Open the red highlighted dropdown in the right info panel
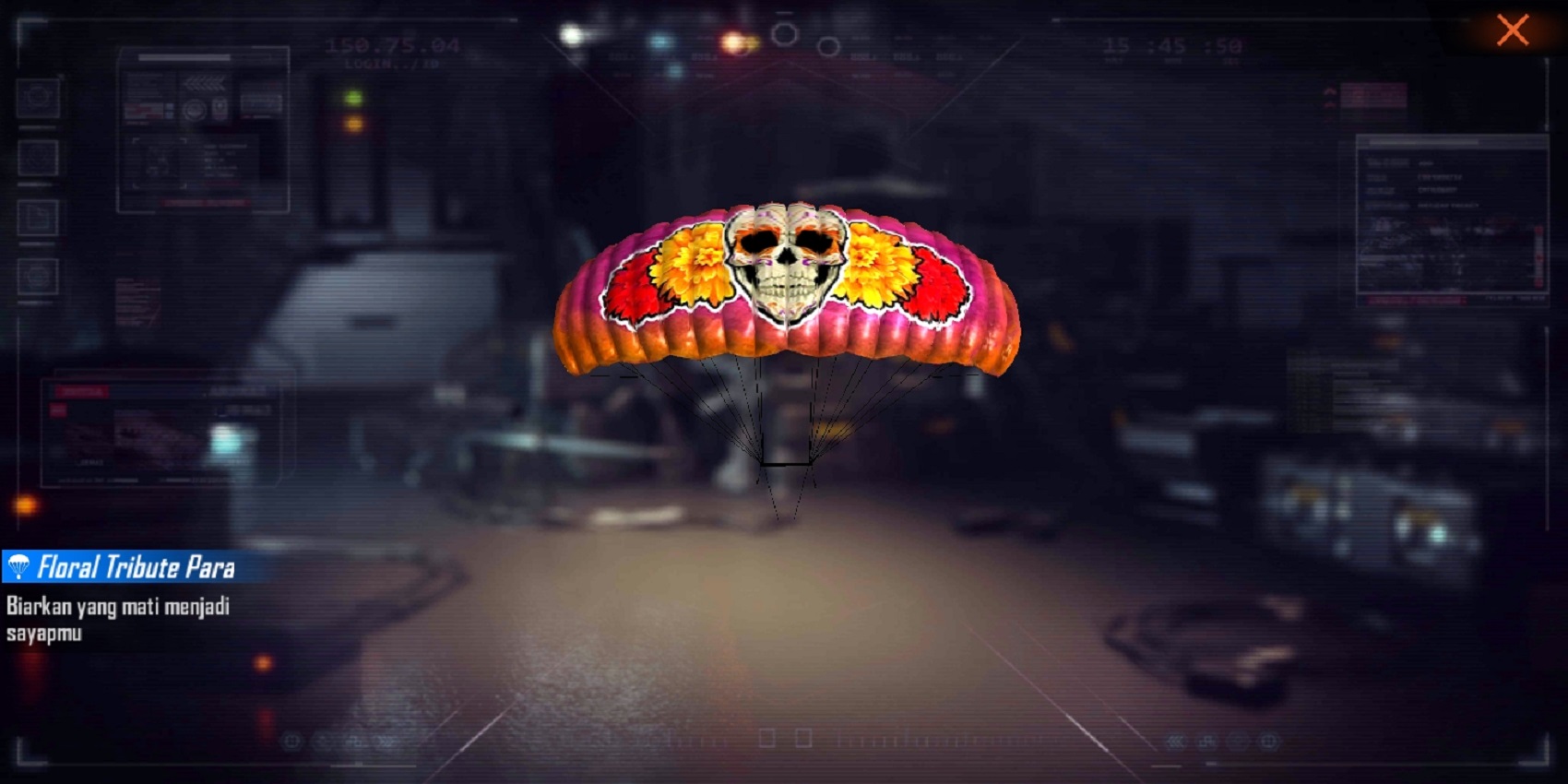This screenshot has width=1568, height=784. click(1416, 300)
